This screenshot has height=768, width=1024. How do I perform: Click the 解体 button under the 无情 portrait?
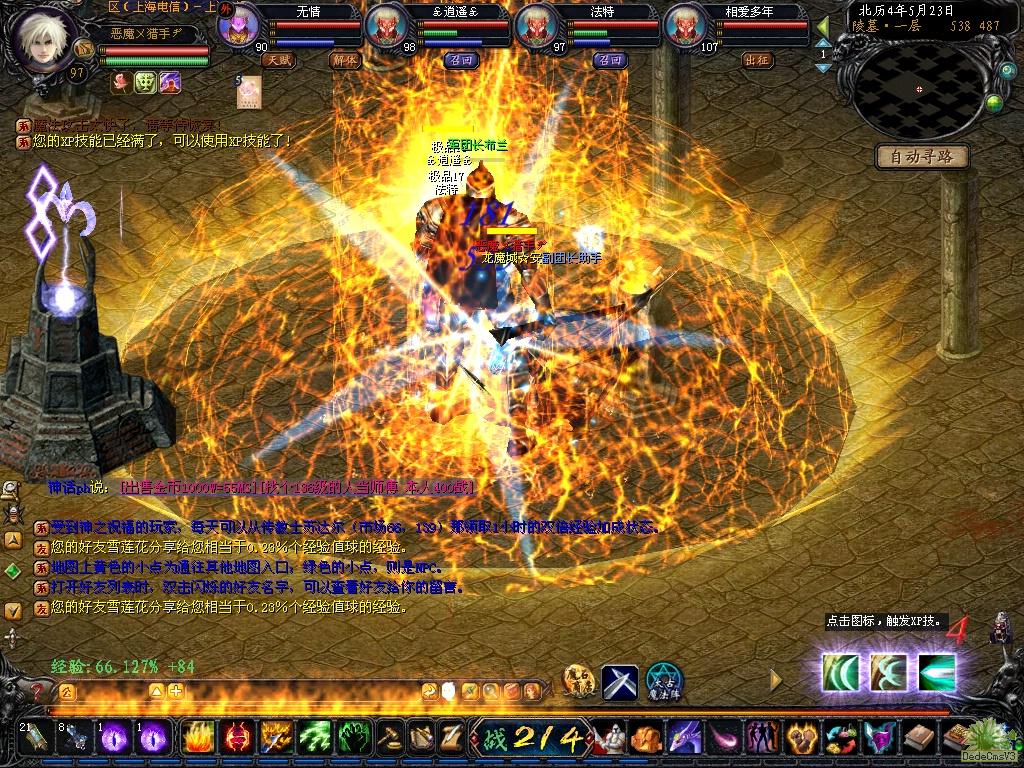pos(346,60)
